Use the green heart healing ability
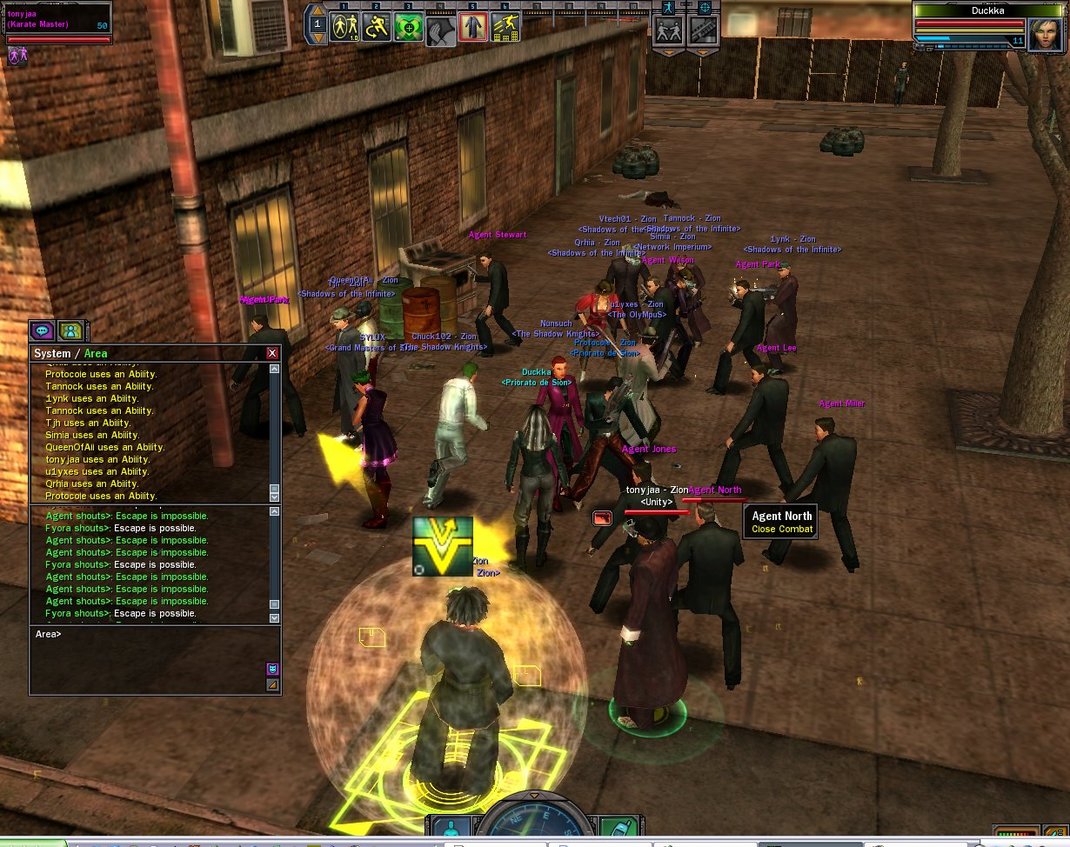1070x847 pixels. [x=408, y=27]
